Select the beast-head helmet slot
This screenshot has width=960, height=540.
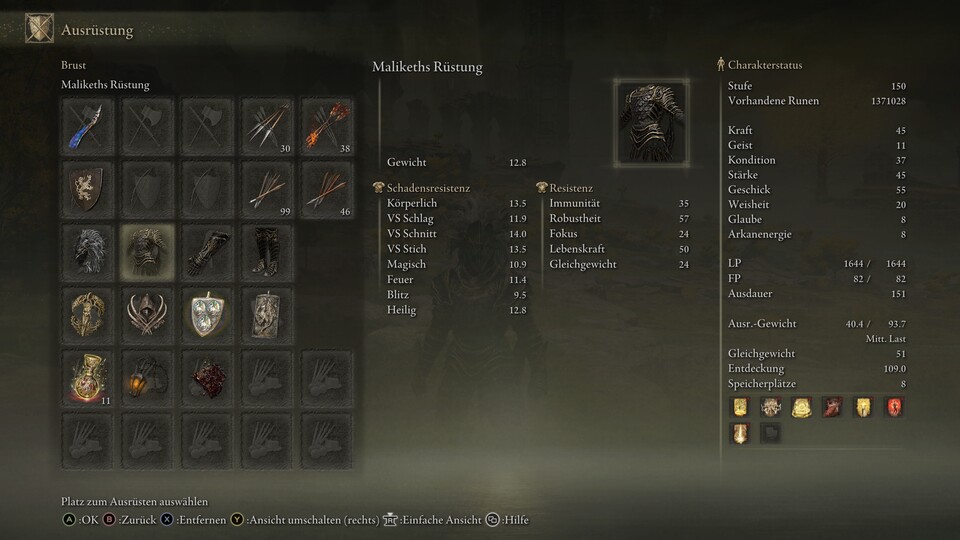point(87,251)
